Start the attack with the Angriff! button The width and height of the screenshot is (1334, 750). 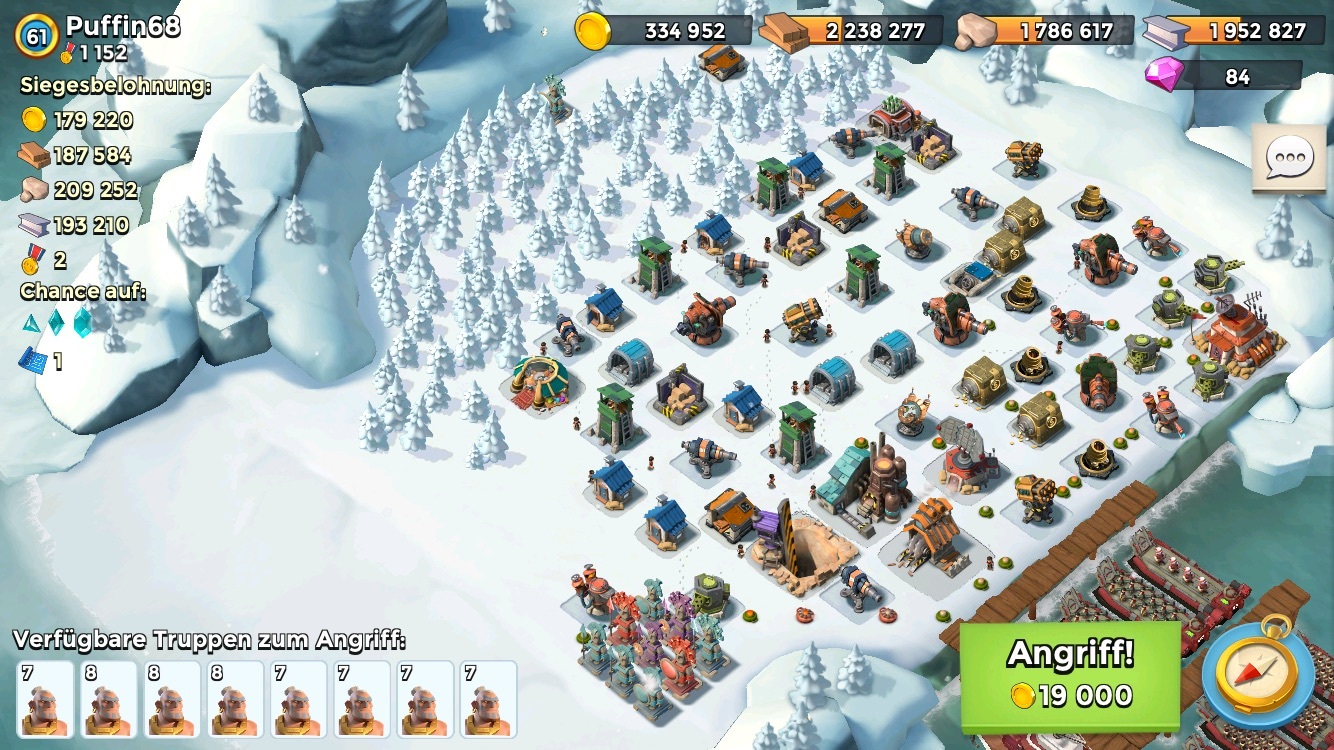1070,675
